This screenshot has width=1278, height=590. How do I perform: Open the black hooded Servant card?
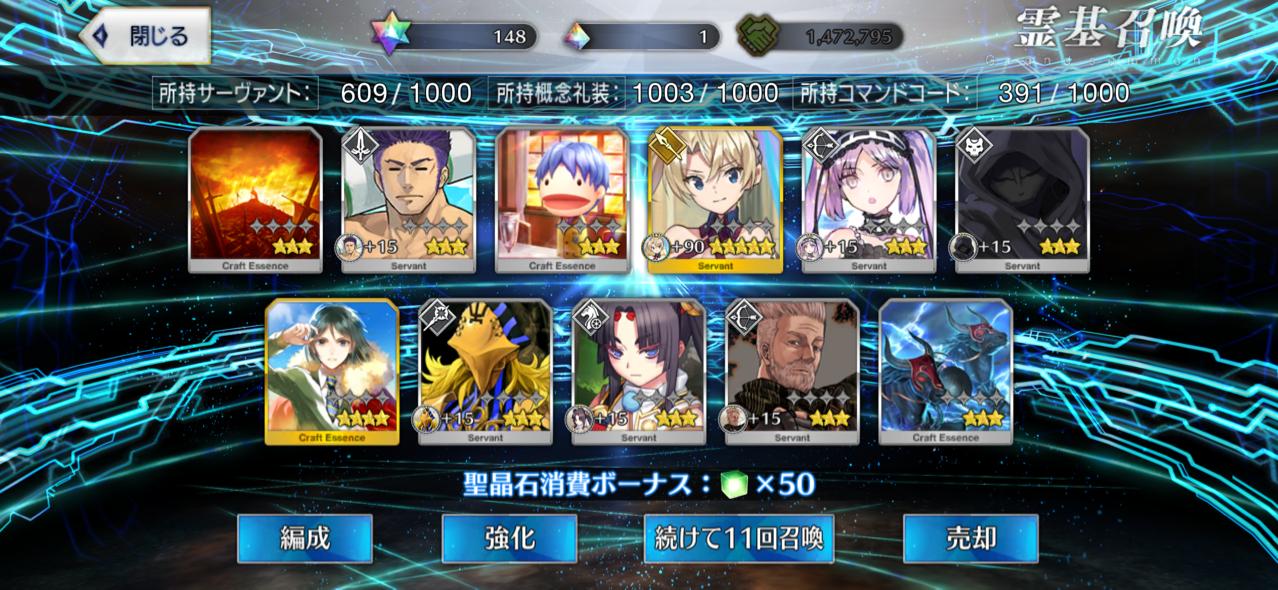tap(1022, 200)
